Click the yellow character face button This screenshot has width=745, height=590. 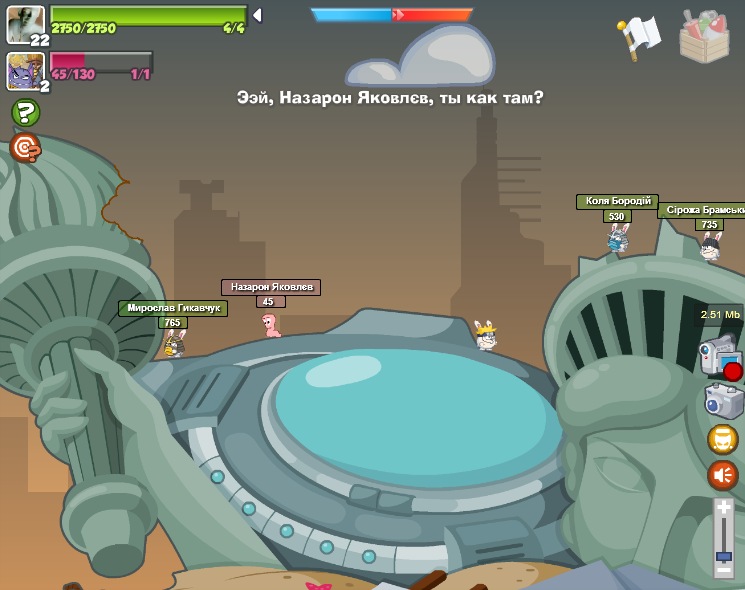pyautogui.click(x=723, y=439)
